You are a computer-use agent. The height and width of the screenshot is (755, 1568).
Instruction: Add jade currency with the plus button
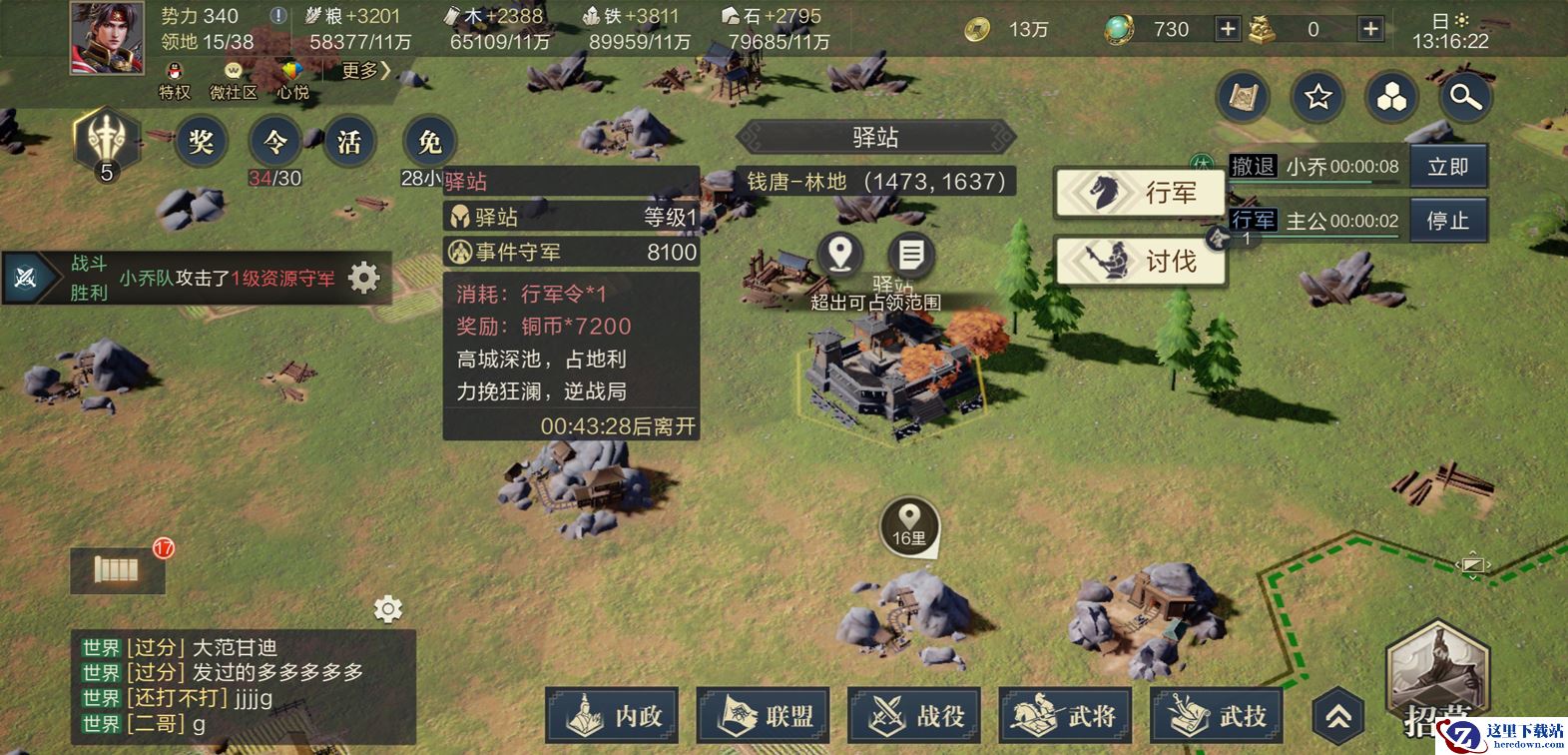(x=1228, y=29)
